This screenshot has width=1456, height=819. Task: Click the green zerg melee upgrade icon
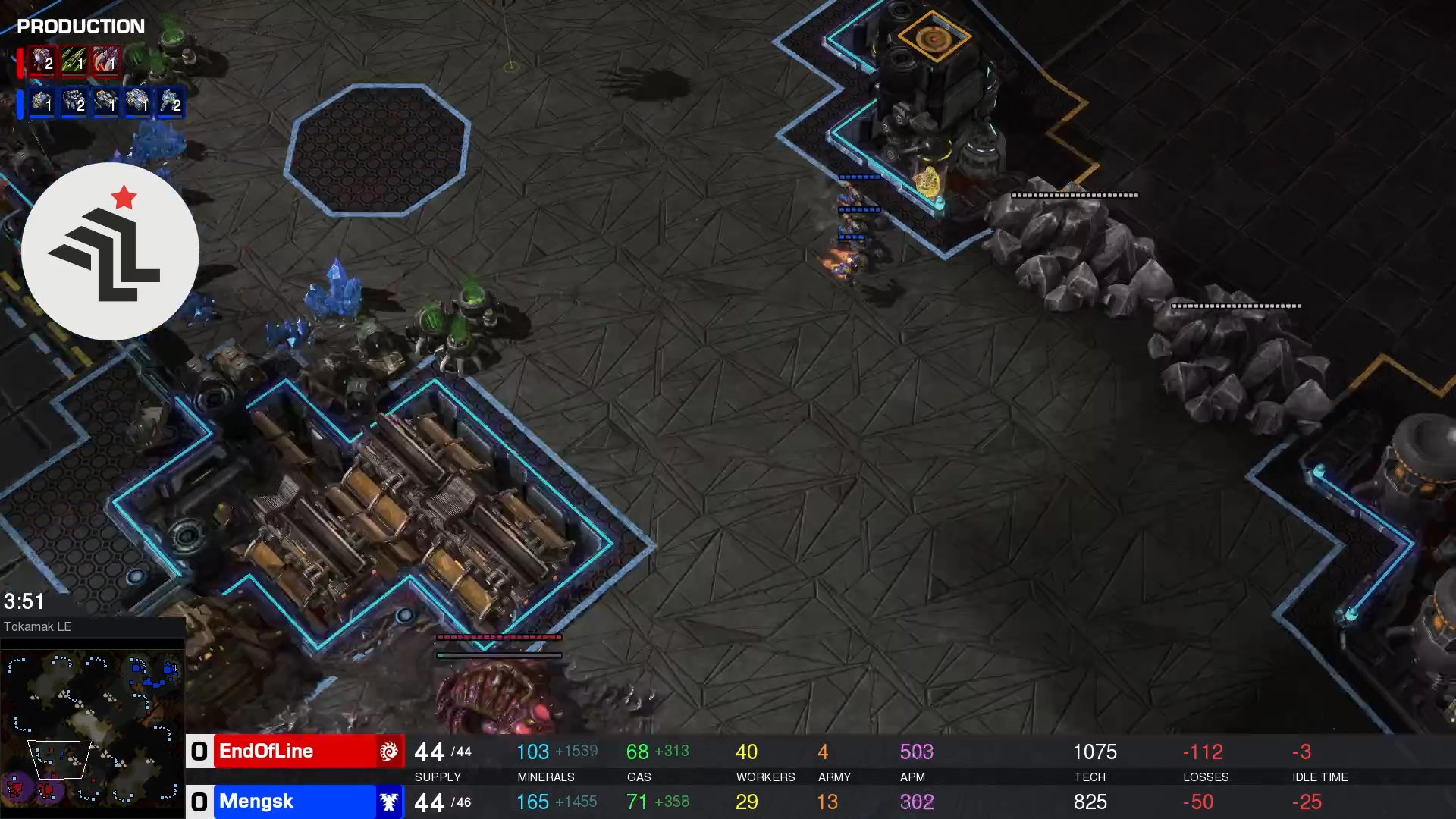[74, 62]
